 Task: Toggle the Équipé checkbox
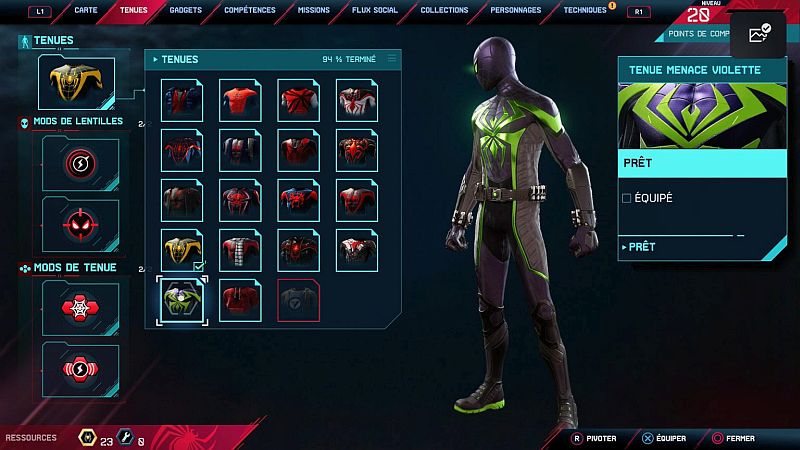click(x=627, y=198)
